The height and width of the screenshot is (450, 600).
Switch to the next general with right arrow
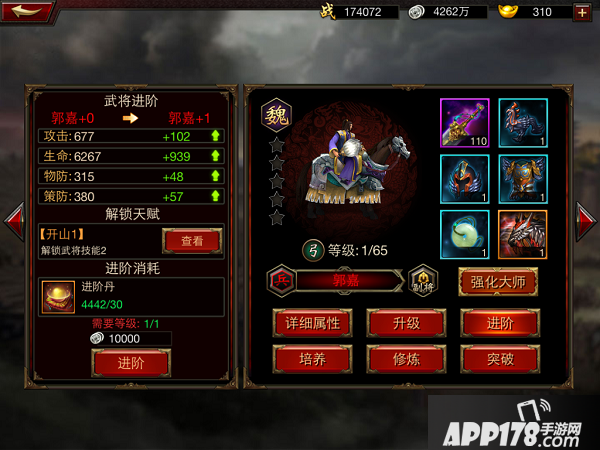(587, 222)
